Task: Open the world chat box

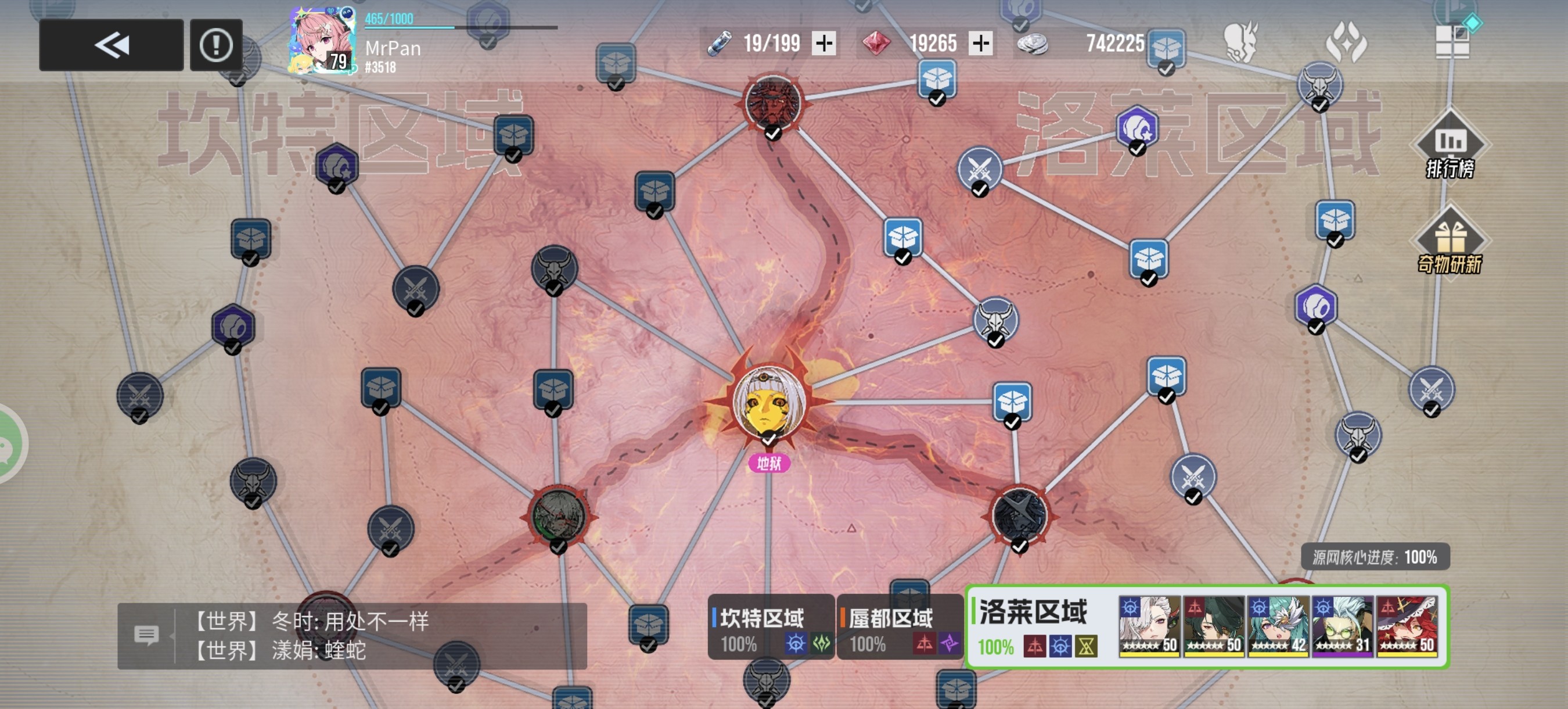Action: (352, 636)
